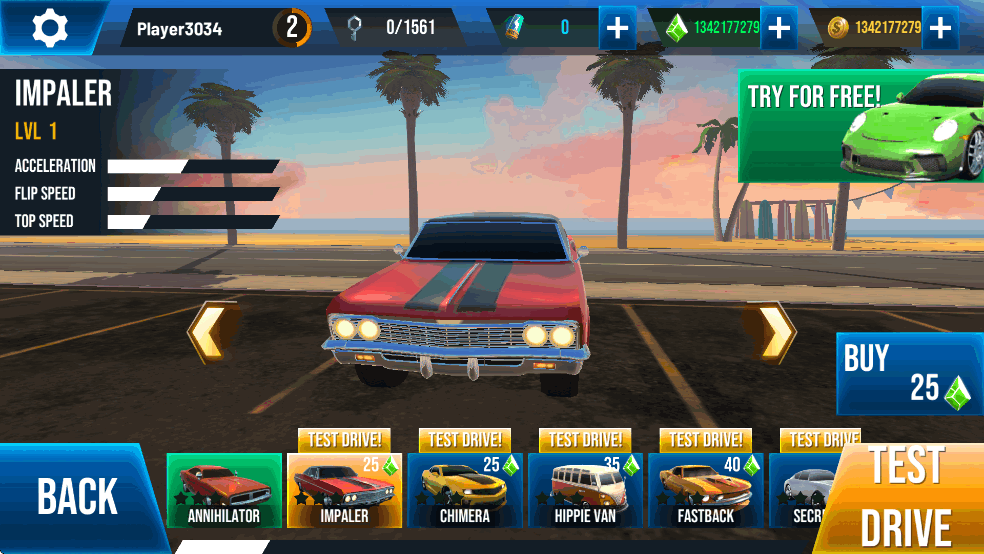Select the Annihilator car tile
This screenshot has width=984, height=554.
[224, 490]
